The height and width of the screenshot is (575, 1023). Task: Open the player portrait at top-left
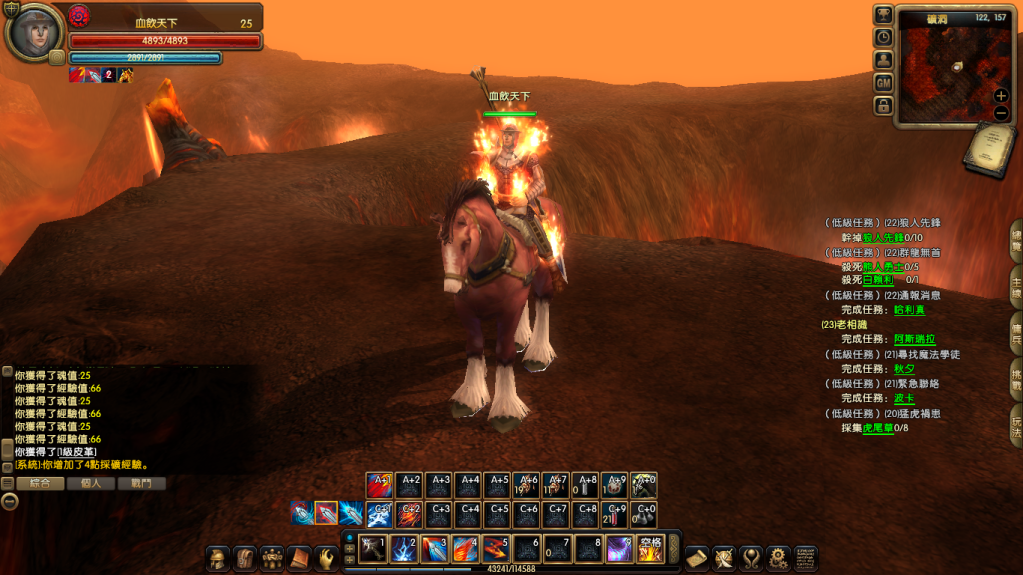33,32
